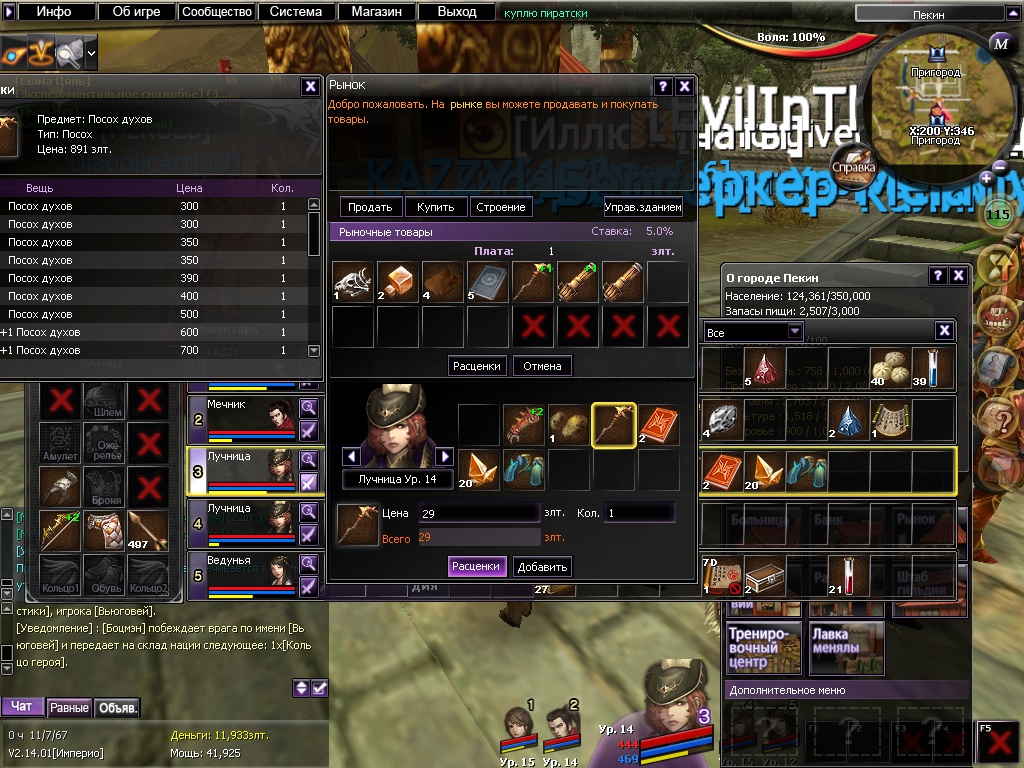Close the Рынок market window
This screenshot has width=1024, height=768.
click(x=684, y=86)
